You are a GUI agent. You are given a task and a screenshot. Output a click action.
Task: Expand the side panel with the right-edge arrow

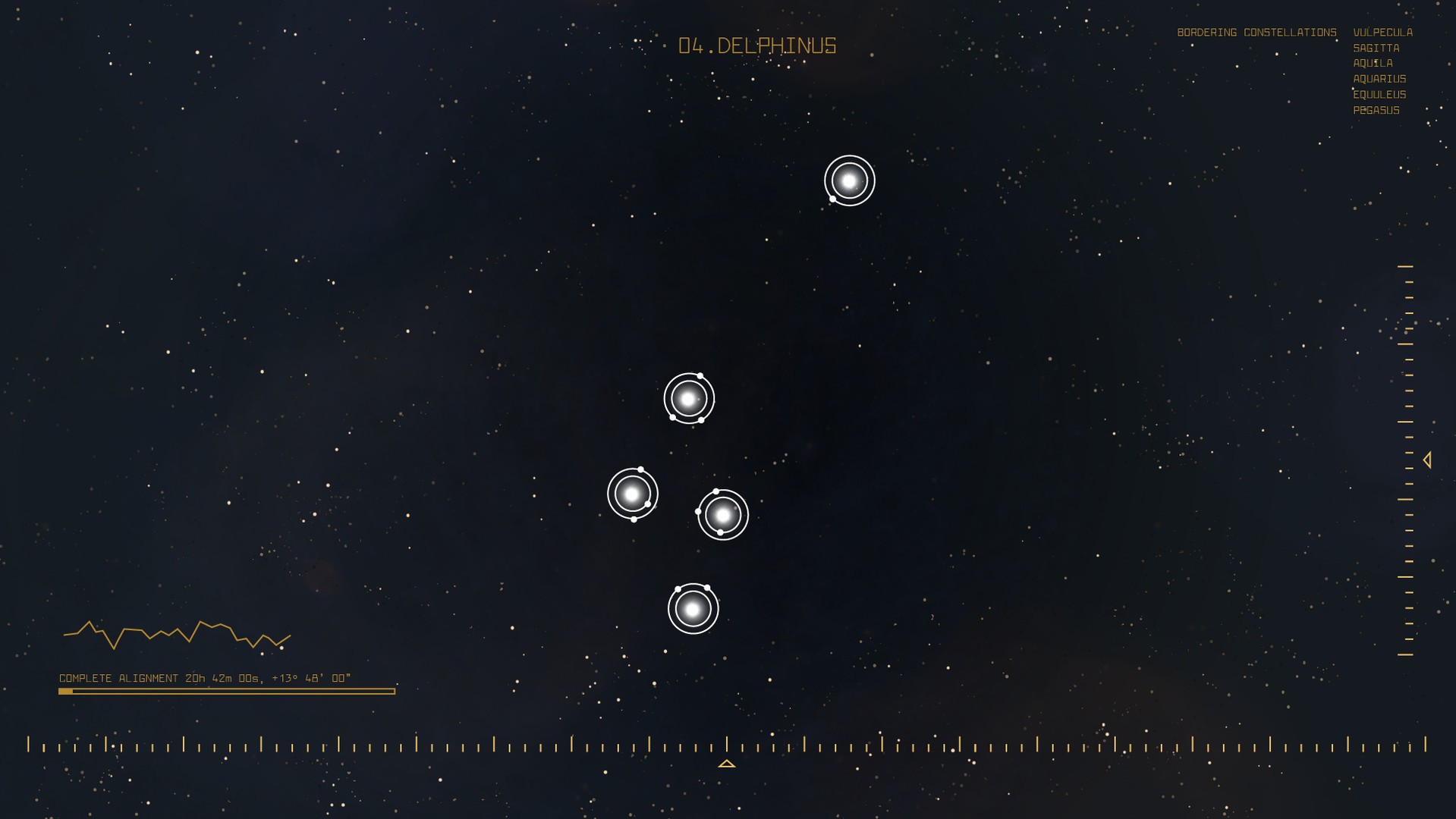coord(1429,458)
